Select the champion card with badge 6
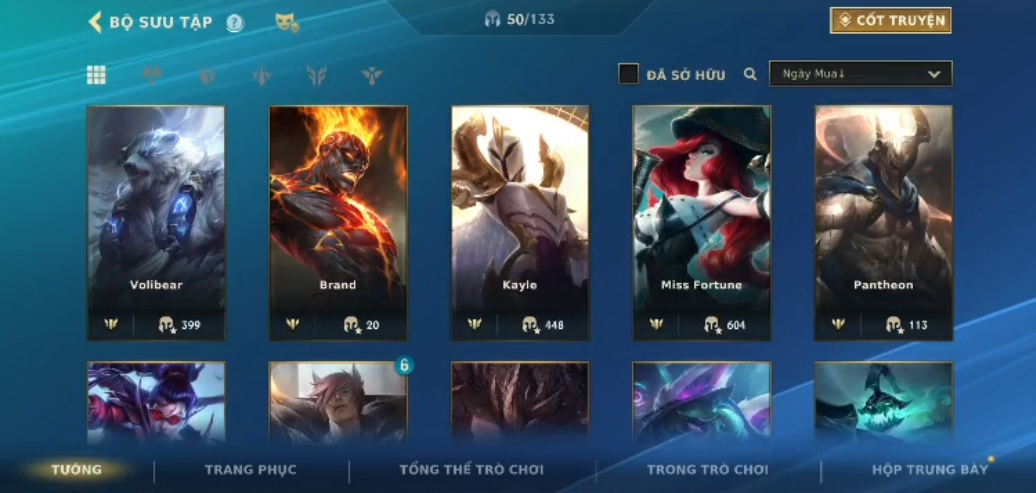Image resolution: width=1036 pixels, height=493 pixels. point(338,402)
